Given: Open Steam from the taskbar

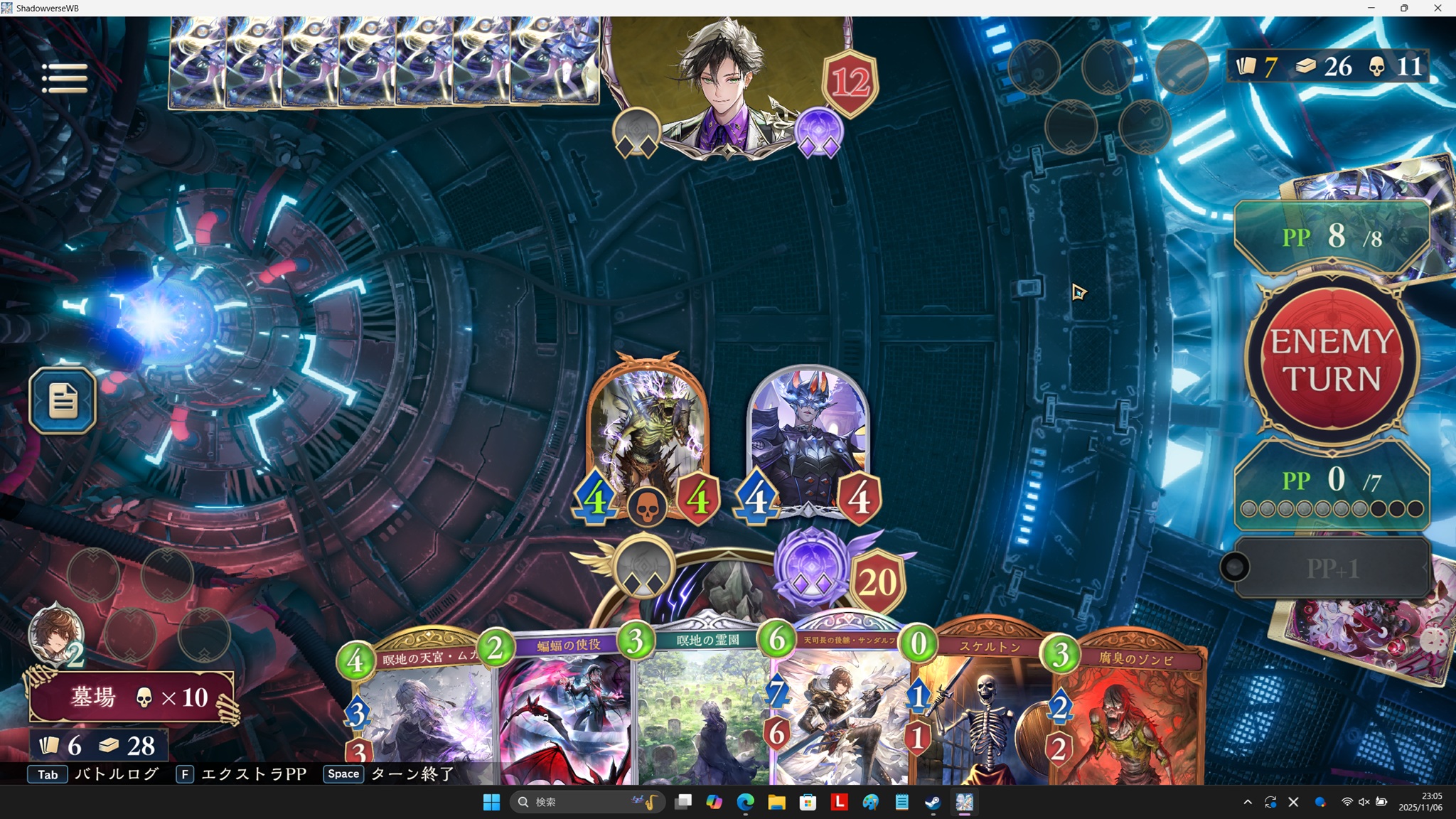Looking at the screenshot, I should 933,803.
